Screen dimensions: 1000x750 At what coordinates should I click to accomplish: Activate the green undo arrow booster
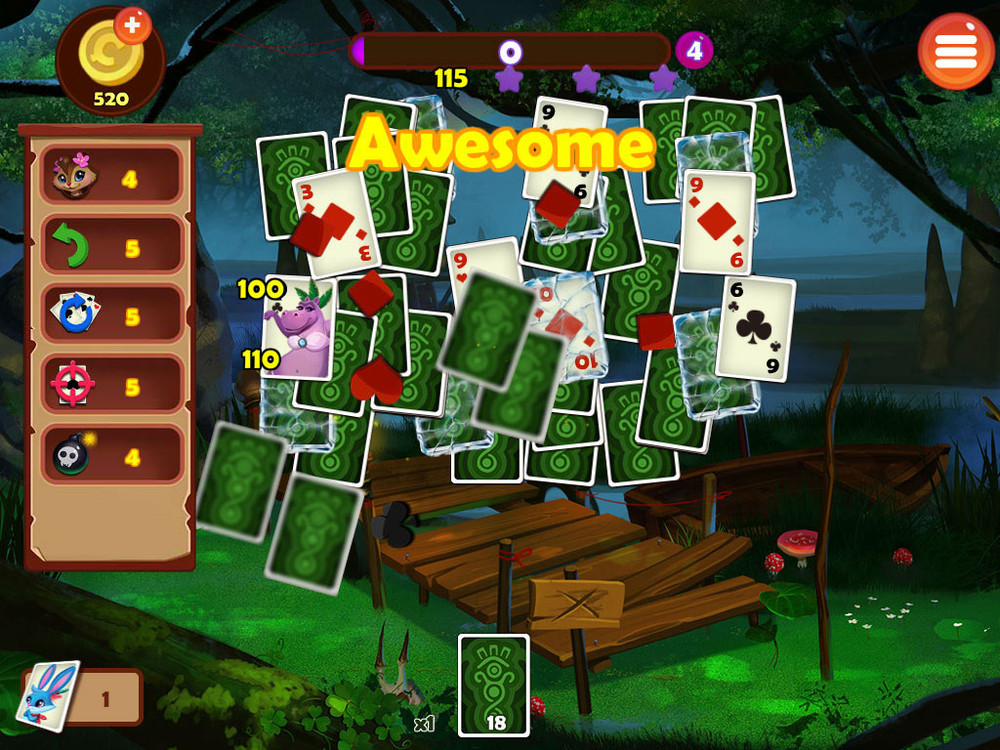tap(111, 247)
